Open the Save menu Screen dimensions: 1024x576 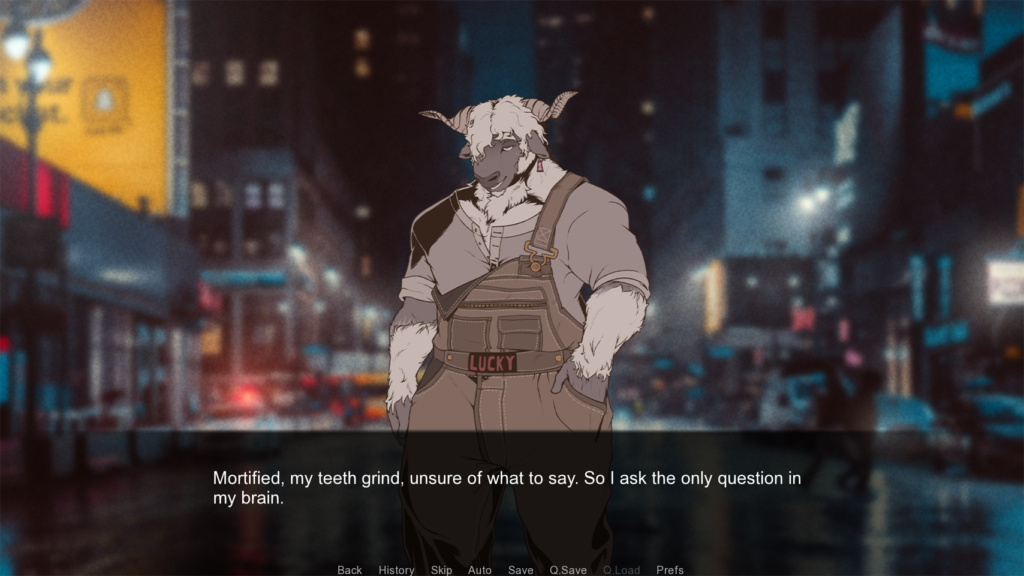point(520,570)
